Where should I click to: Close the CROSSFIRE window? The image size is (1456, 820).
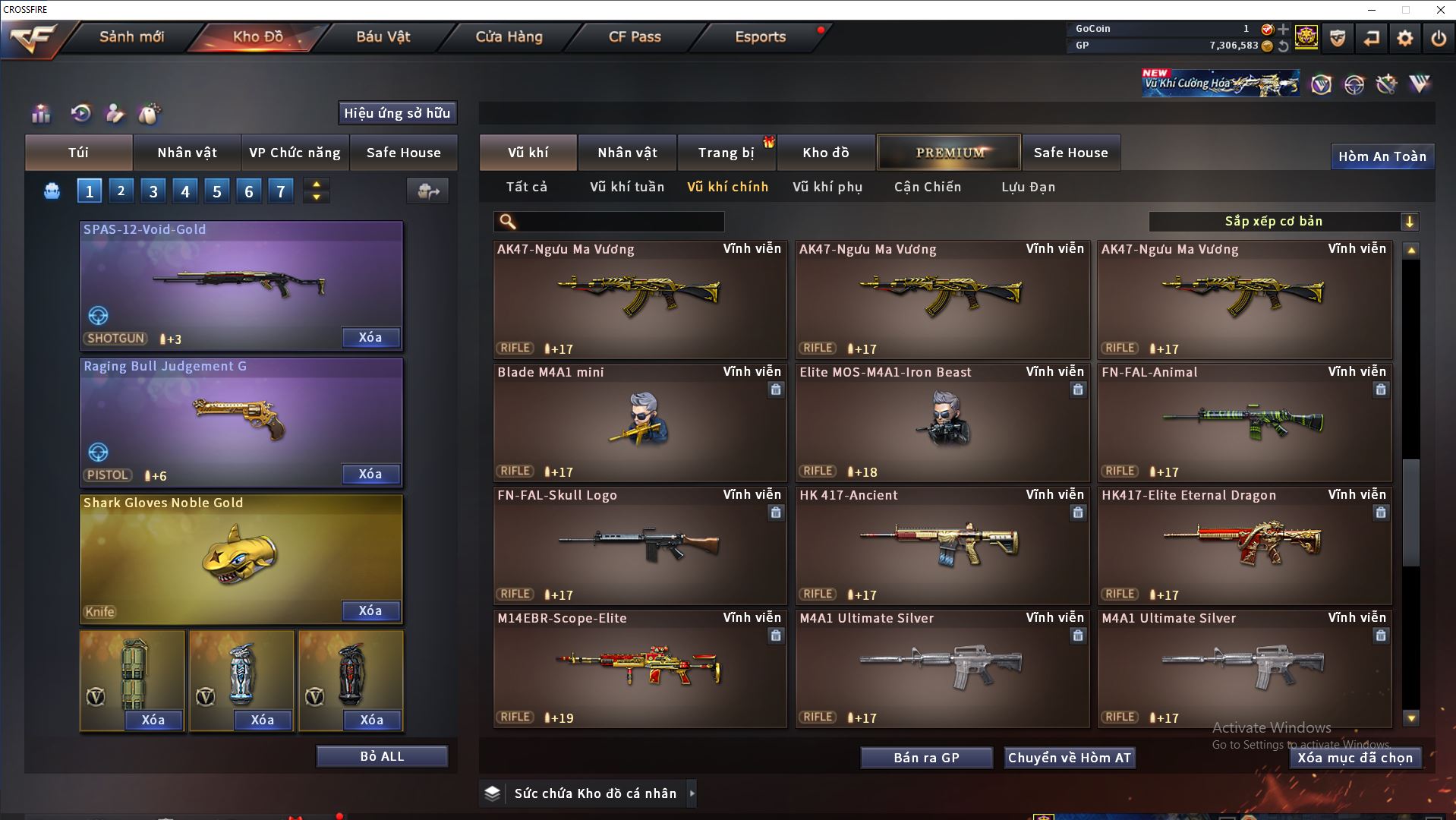tap(1440, 10)
